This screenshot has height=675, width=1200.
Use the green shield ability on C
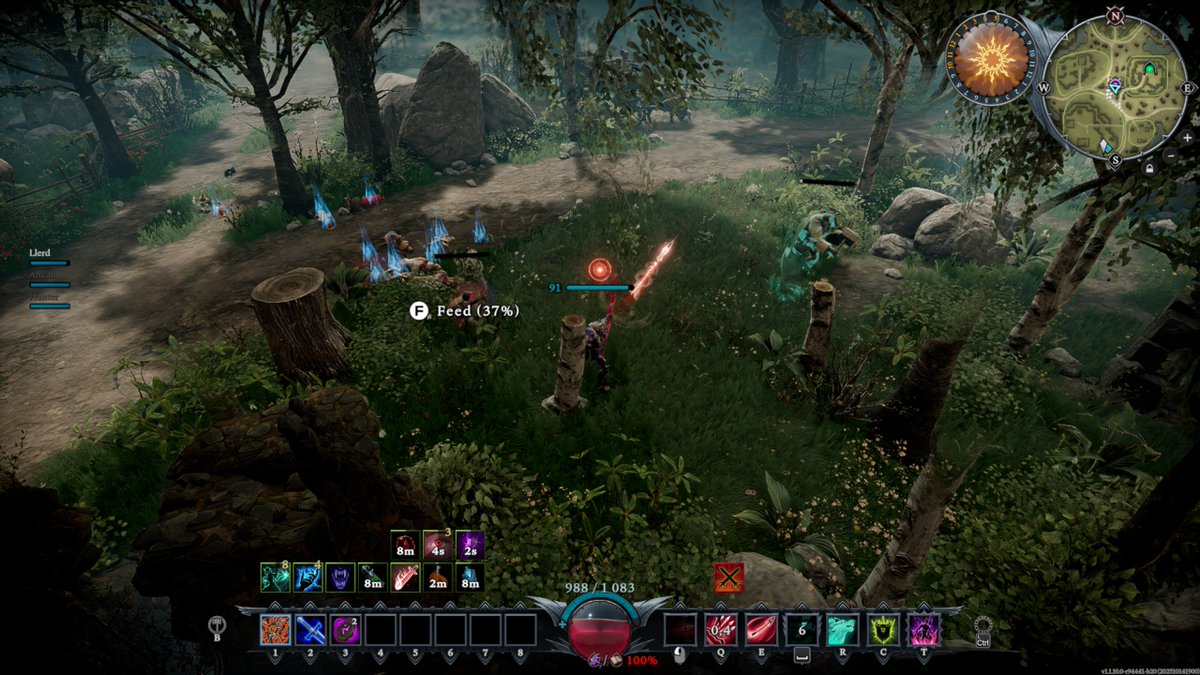click(883, 630)
